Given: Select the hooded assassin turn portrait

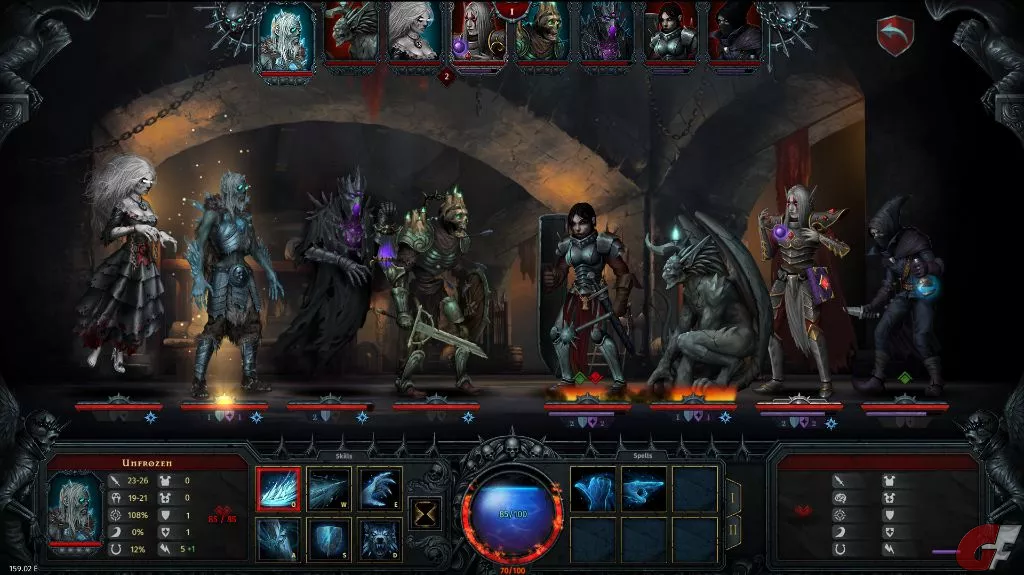Looking at the screenshot, I should [735, 31].
